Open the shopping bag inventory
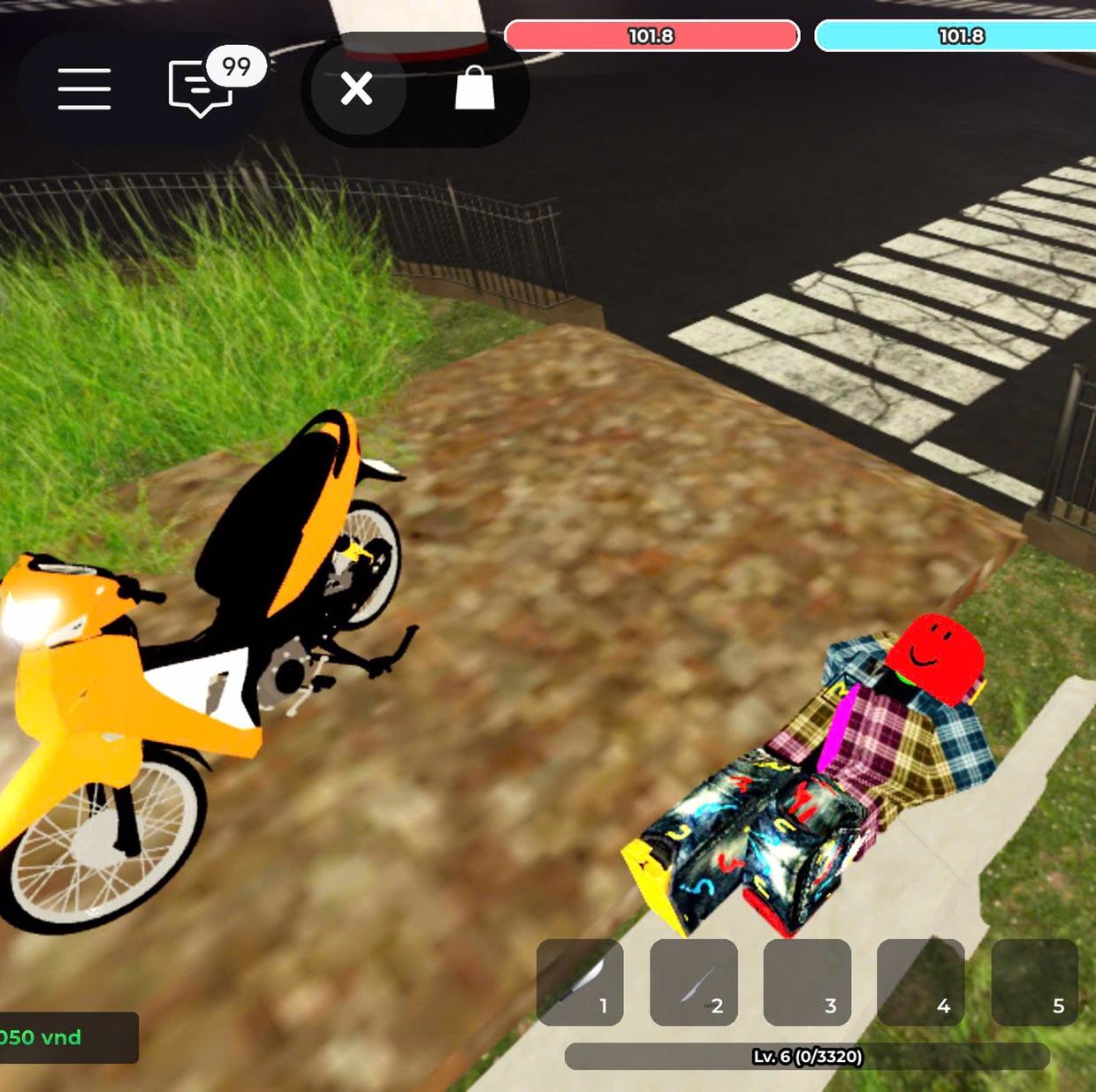Image resolution: width=1096 pixels, height=1092 pixels. [475, 89]
